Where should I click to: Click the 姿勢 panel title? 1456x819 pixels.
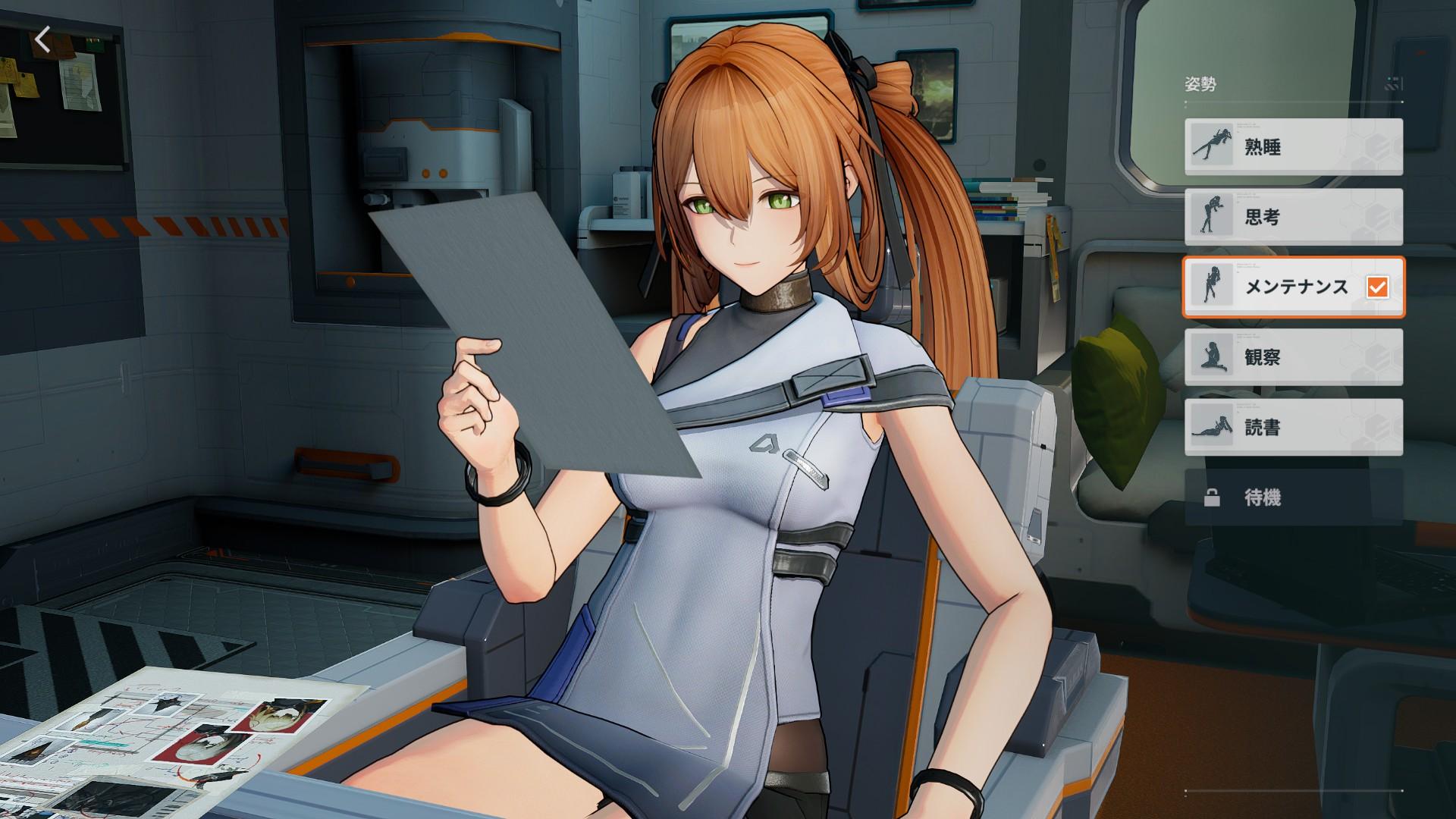point(1200,80)
